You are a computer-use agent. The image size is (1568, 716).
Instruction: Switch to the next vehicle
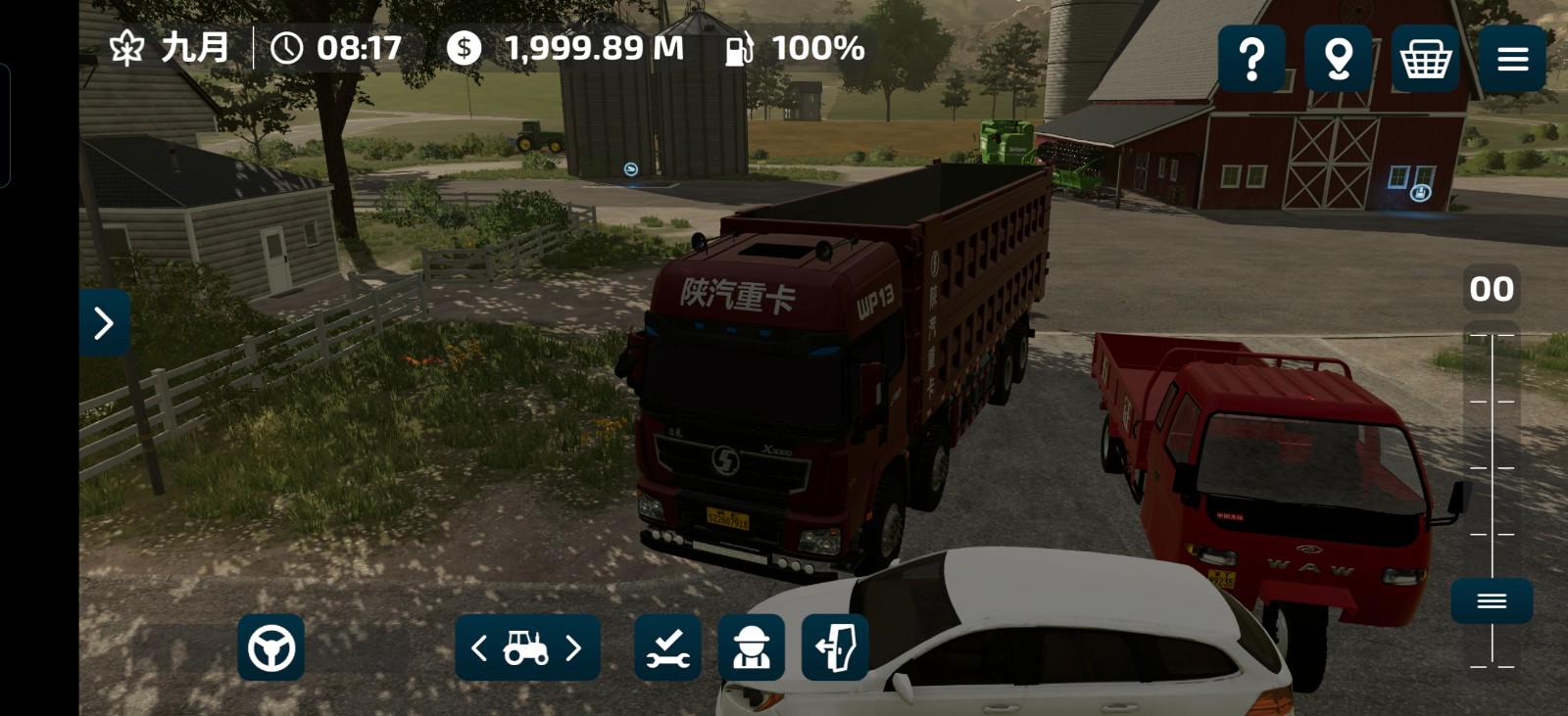pyautogui.click(x=574, y=647)
